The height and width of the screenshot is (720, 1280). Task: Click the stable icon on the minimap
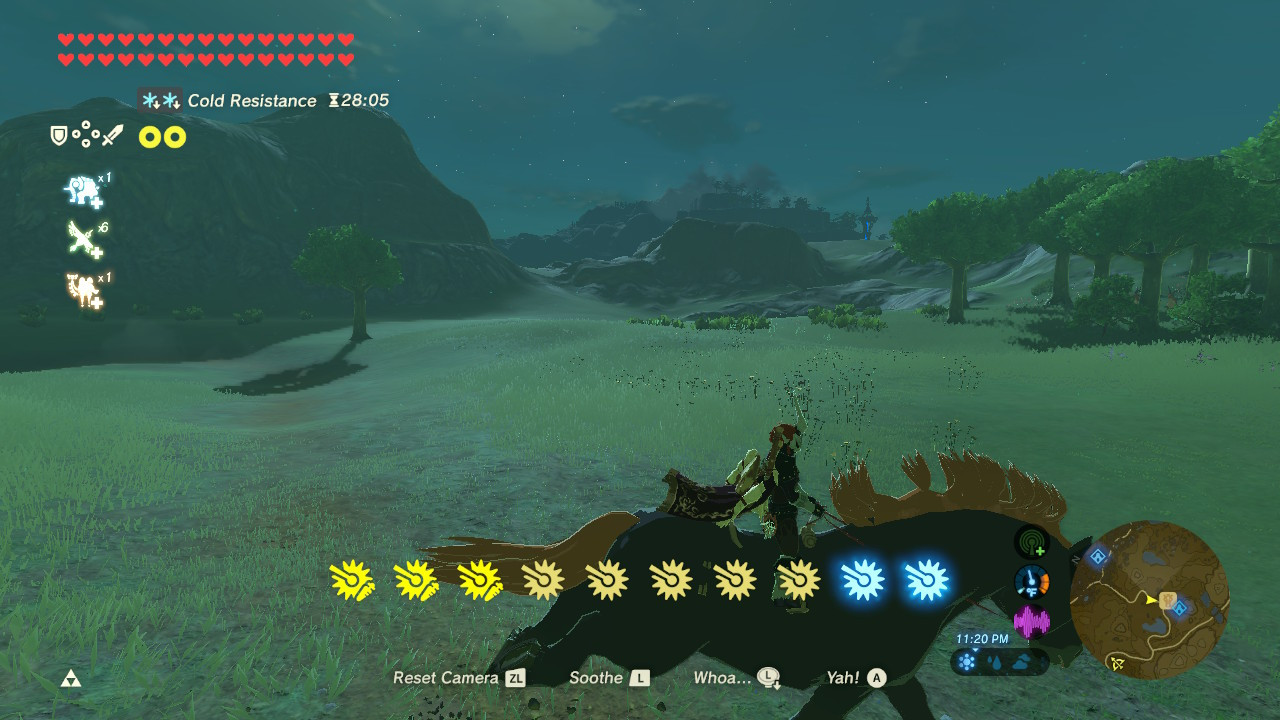(x=1166, y=601)
